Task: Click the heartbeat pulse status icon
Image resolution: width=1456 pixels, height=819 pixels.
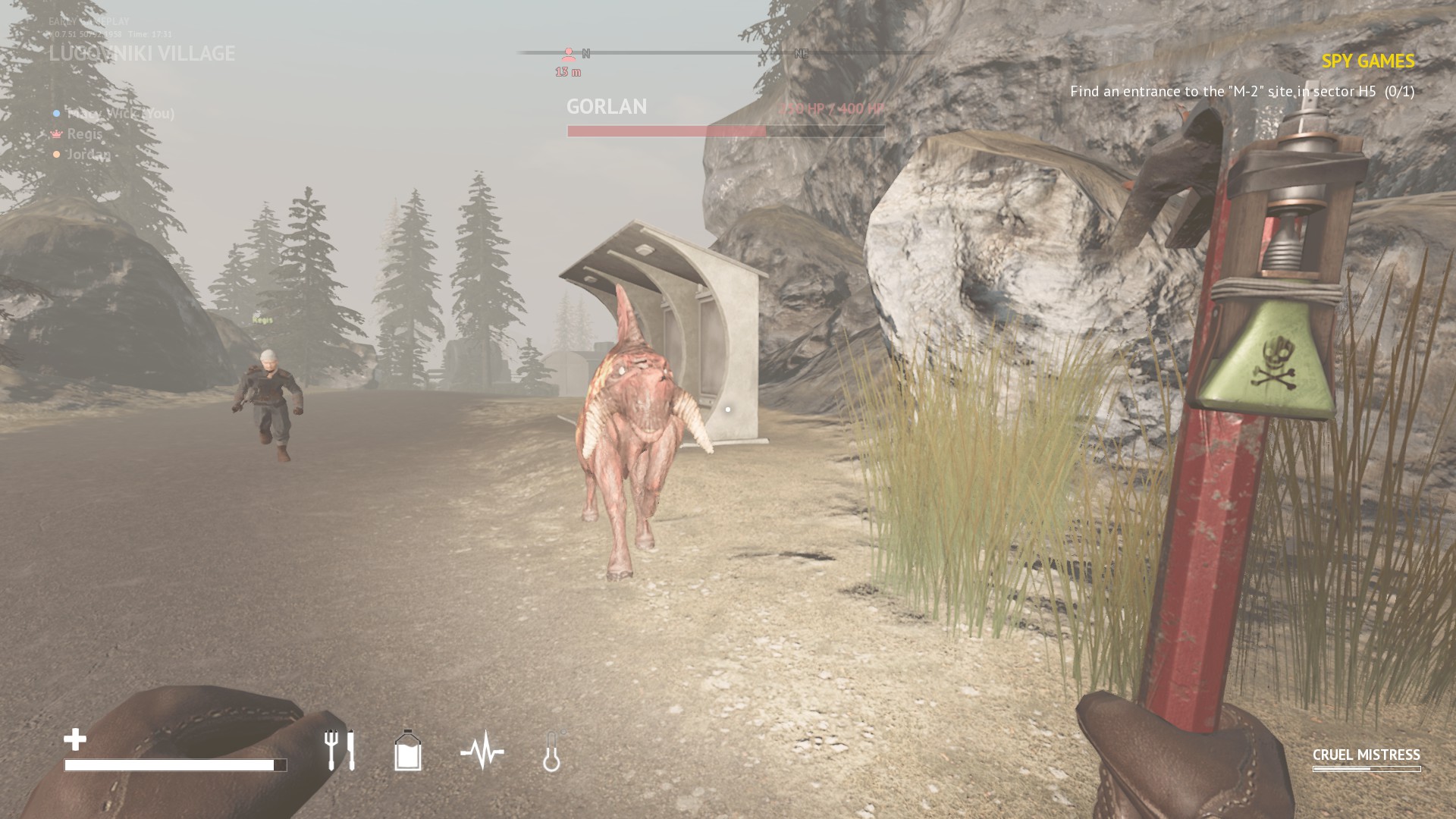Action: pos(482,752)
